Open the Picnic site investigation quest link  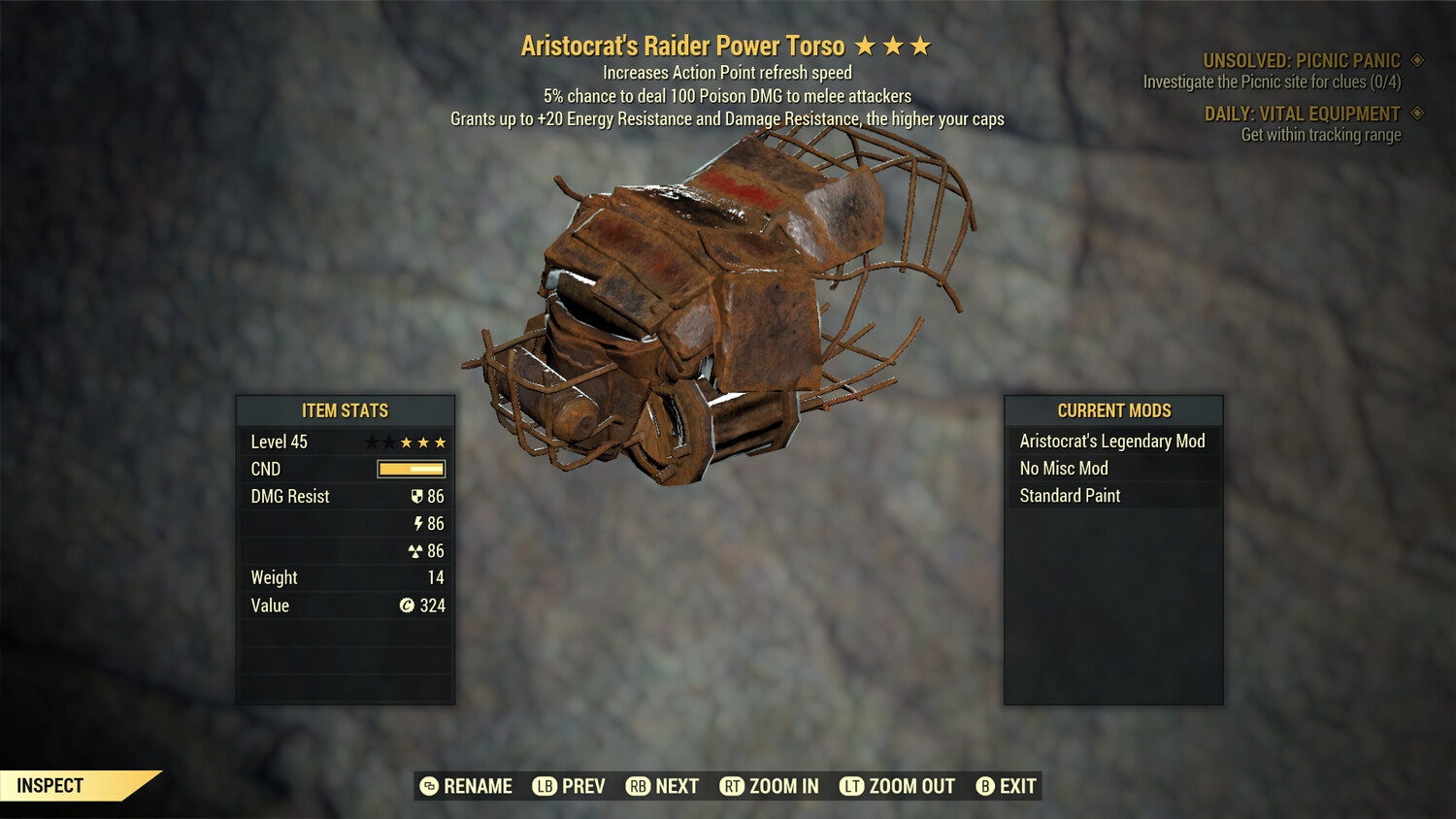1272,82
